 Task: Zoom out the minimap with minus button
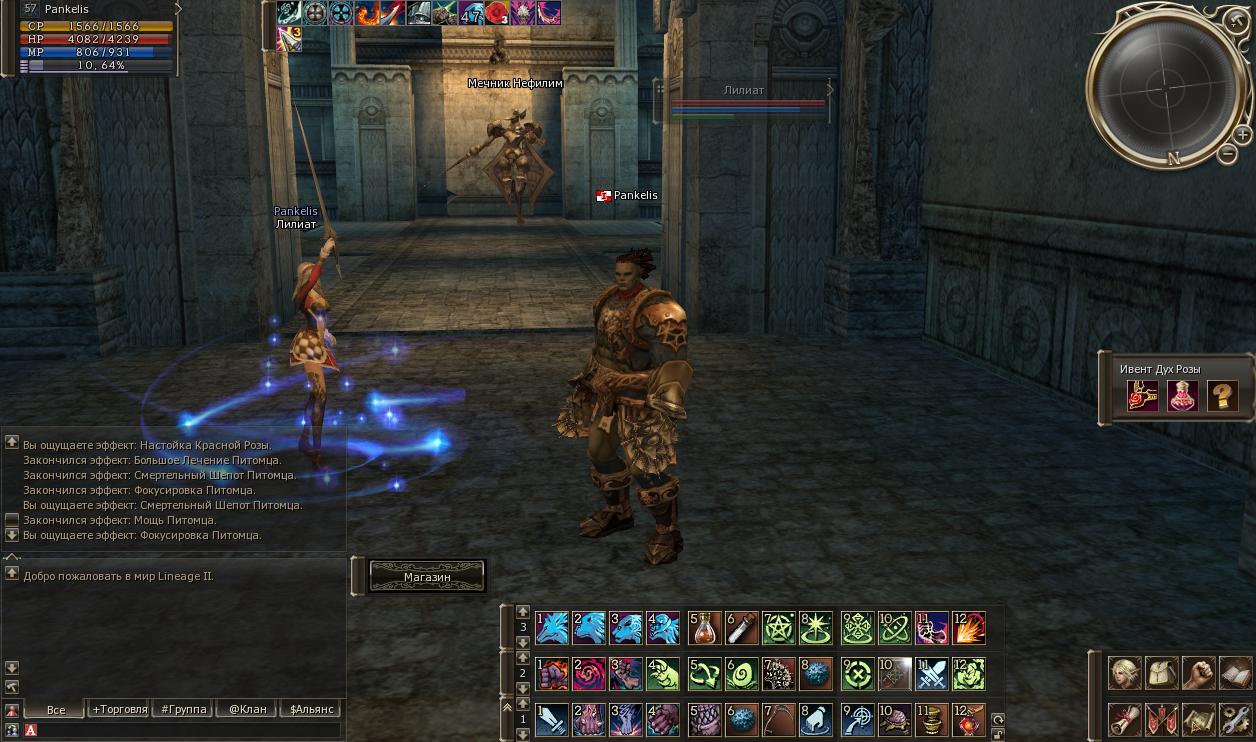coord(1228,153)
